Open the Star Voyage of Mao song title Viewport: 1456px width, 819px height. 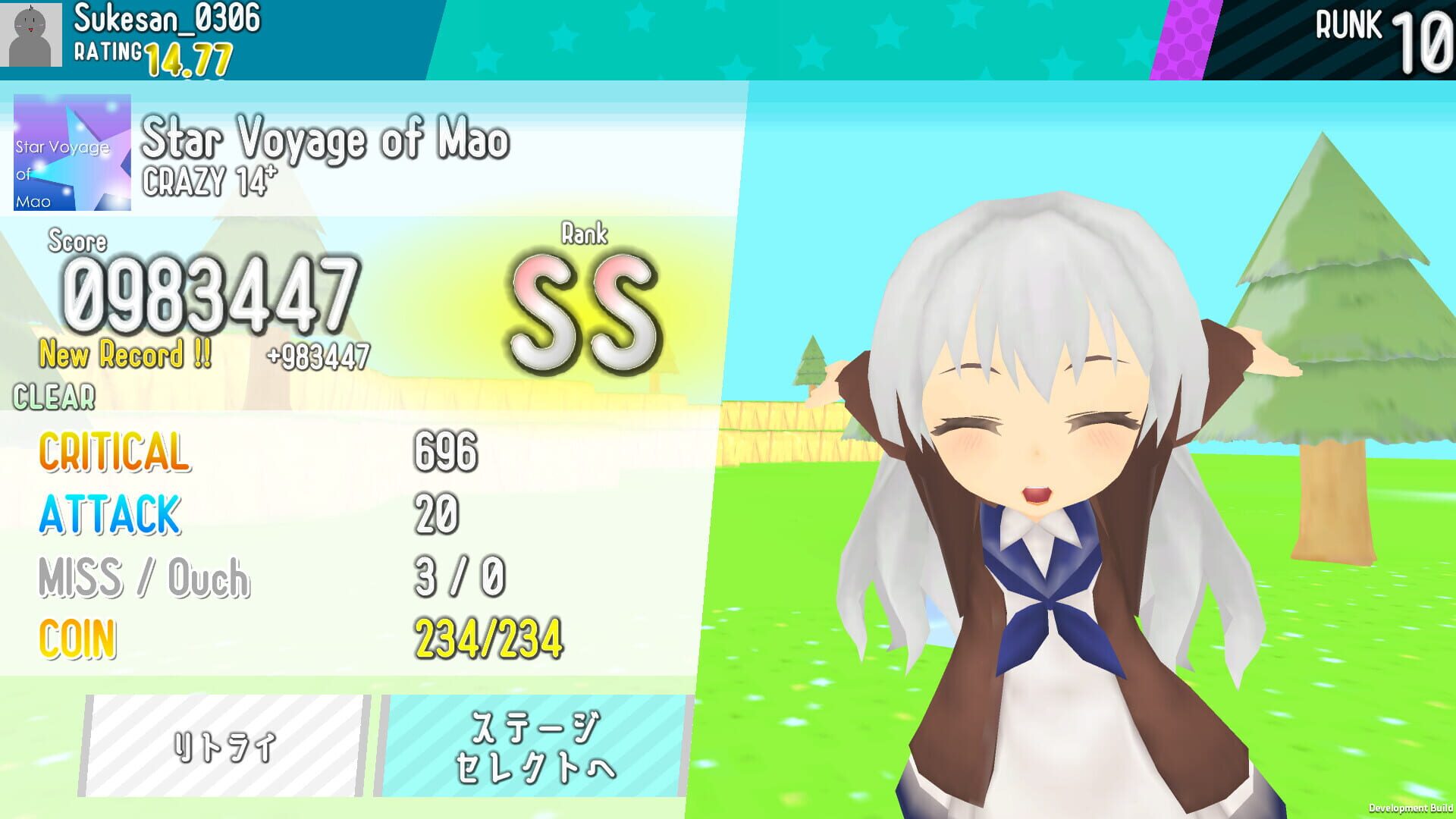coord(326,140)
